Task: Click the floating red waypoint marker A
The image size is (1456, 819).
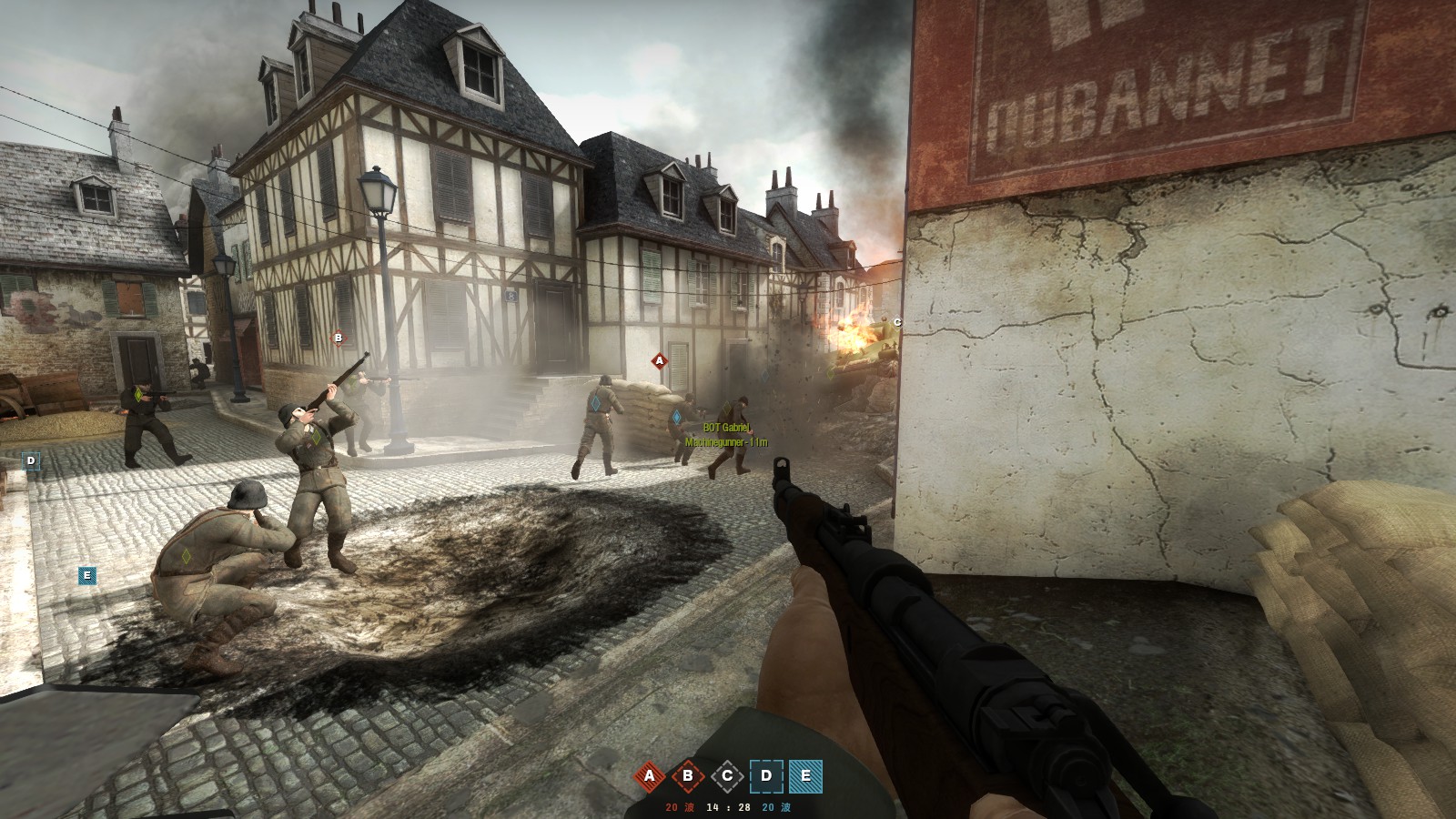Action: (x=660, y=360)
